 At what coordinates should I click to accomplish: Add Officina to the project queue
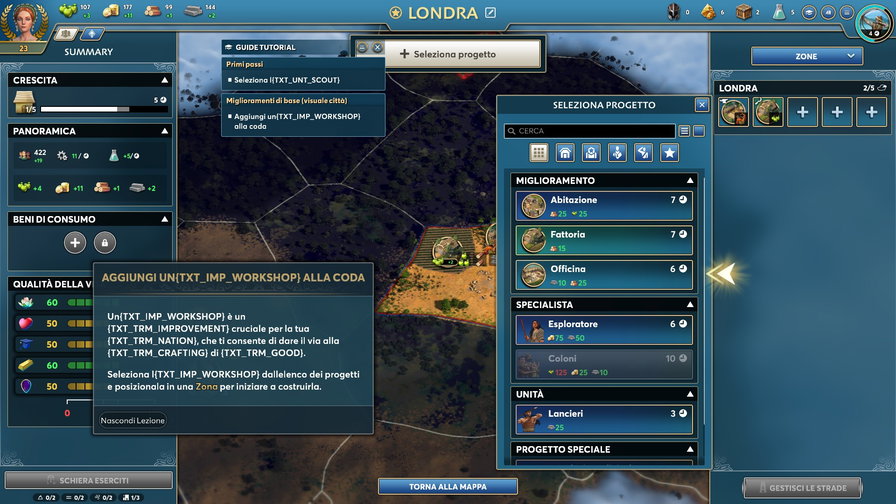point(604,274)
